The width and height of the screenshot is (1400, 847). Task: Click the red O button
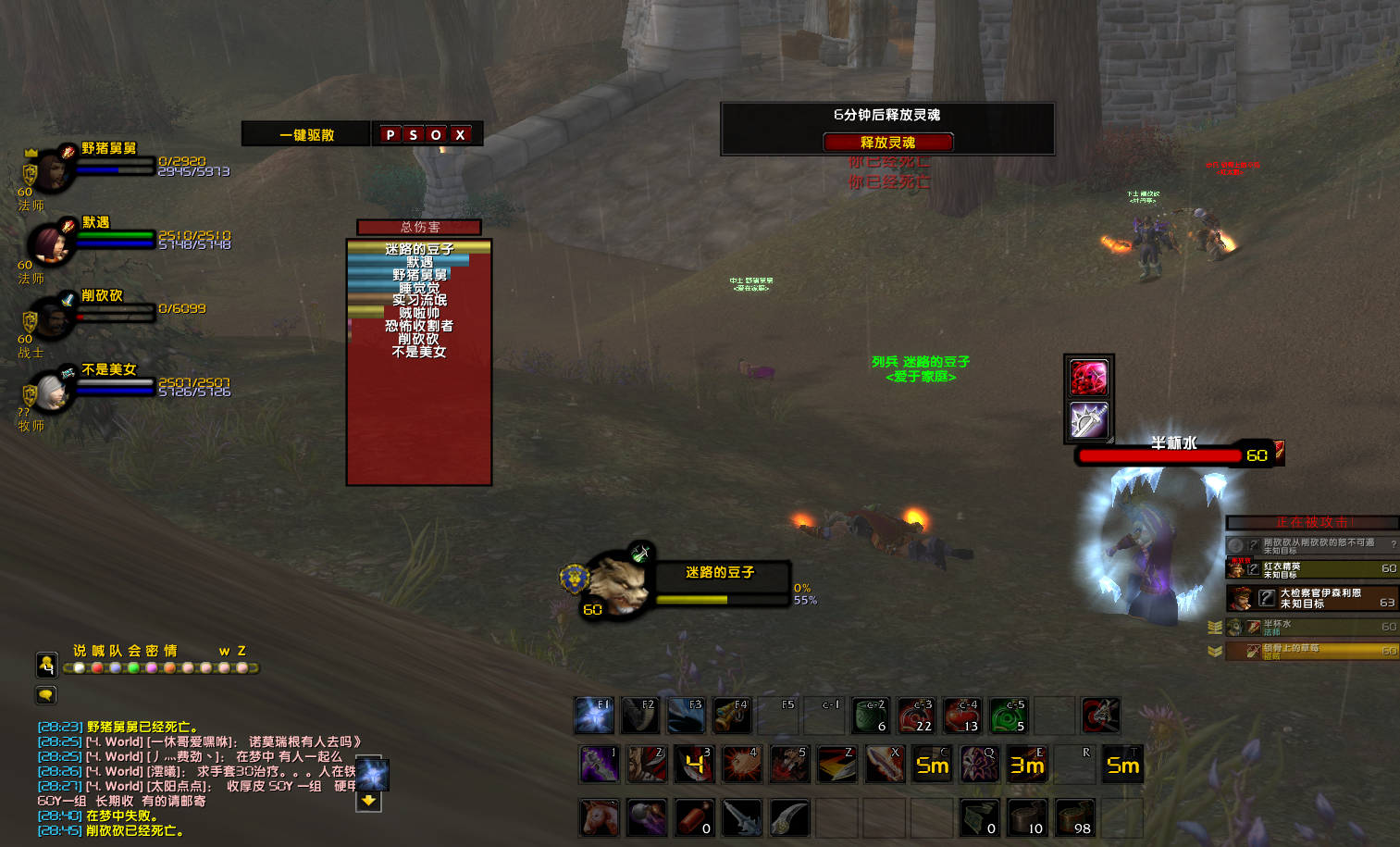pyautogui.click(x=436, y=135)
